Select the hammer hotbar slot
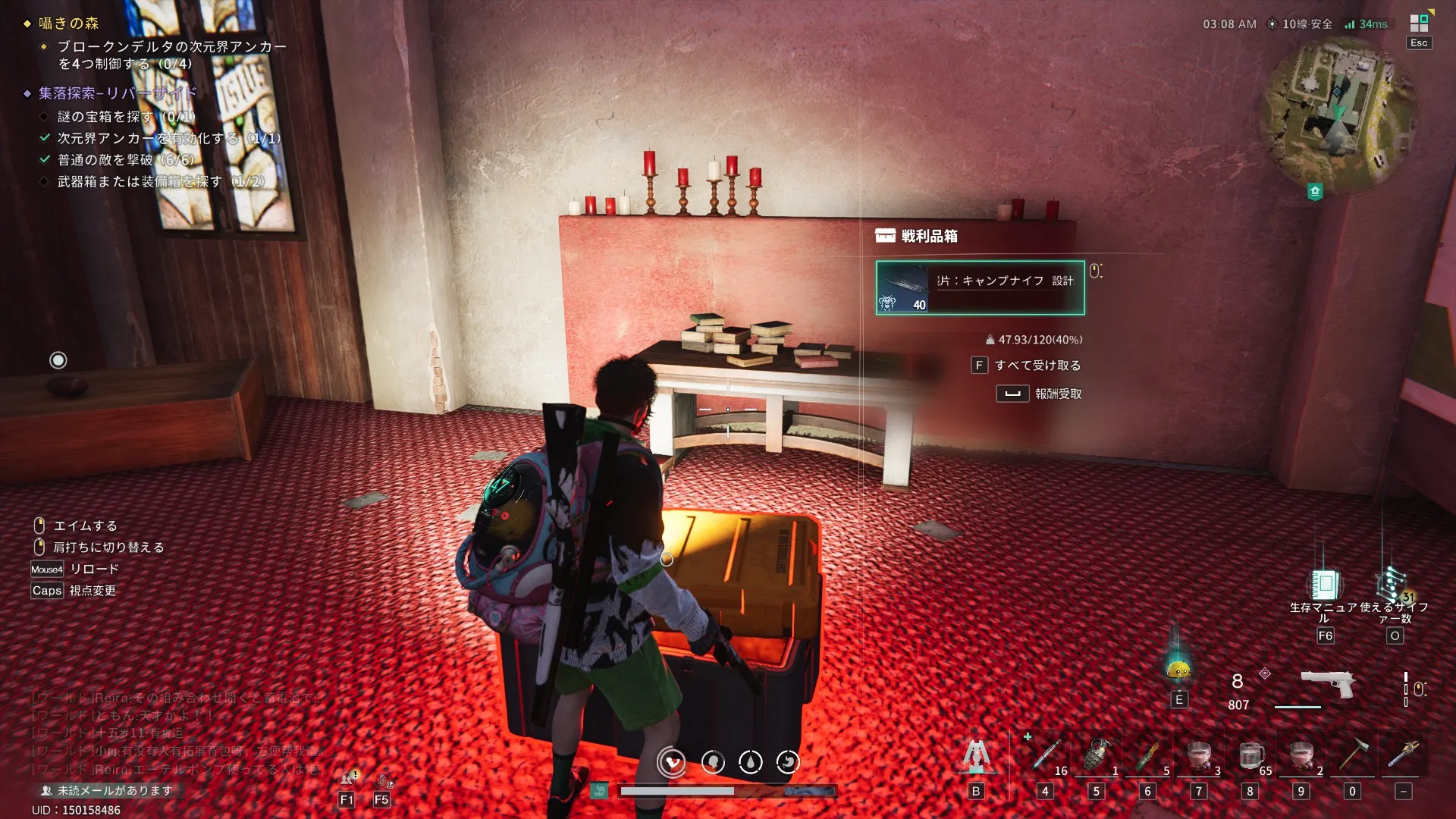The width and height of the screenshot is (1456, 819). coord(1352,755)
